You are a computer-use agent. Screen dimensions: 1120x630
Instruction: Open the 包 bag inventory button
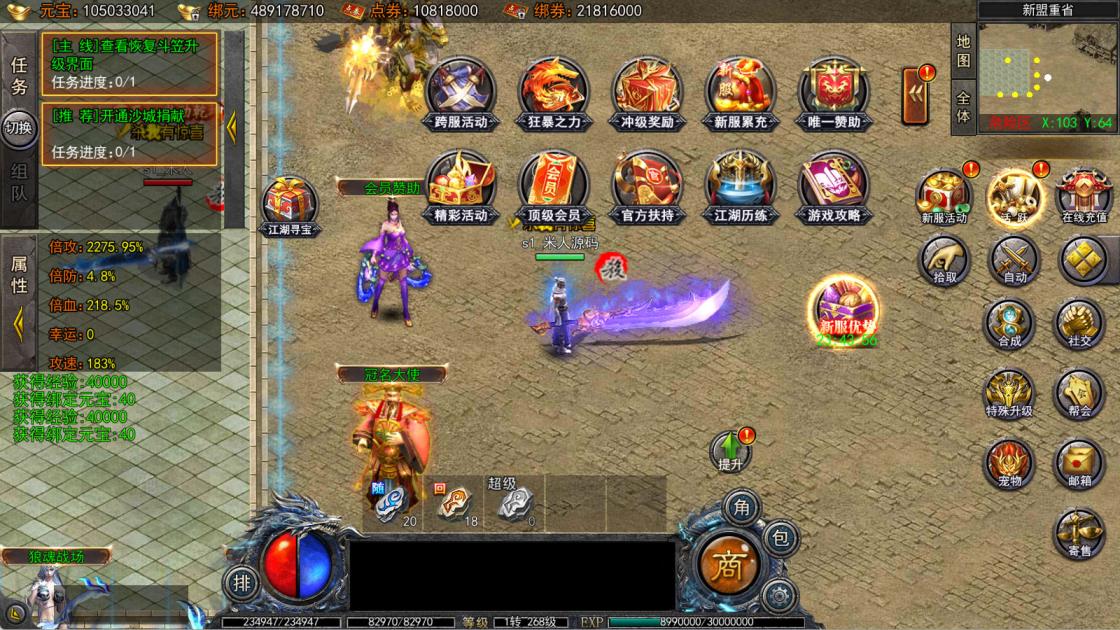click(x=782, y=538)
